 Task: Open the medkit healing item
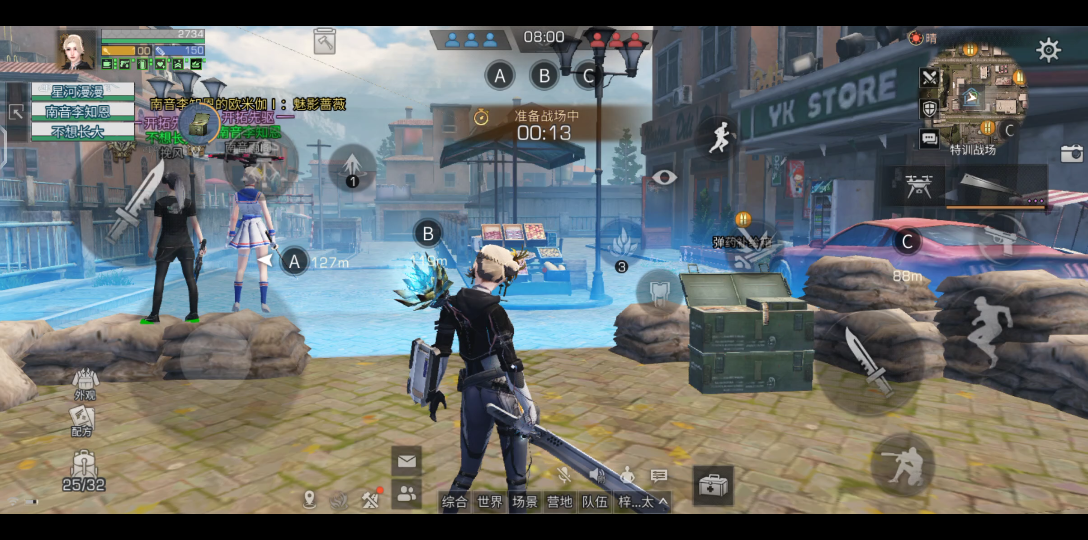pos(713,486)
